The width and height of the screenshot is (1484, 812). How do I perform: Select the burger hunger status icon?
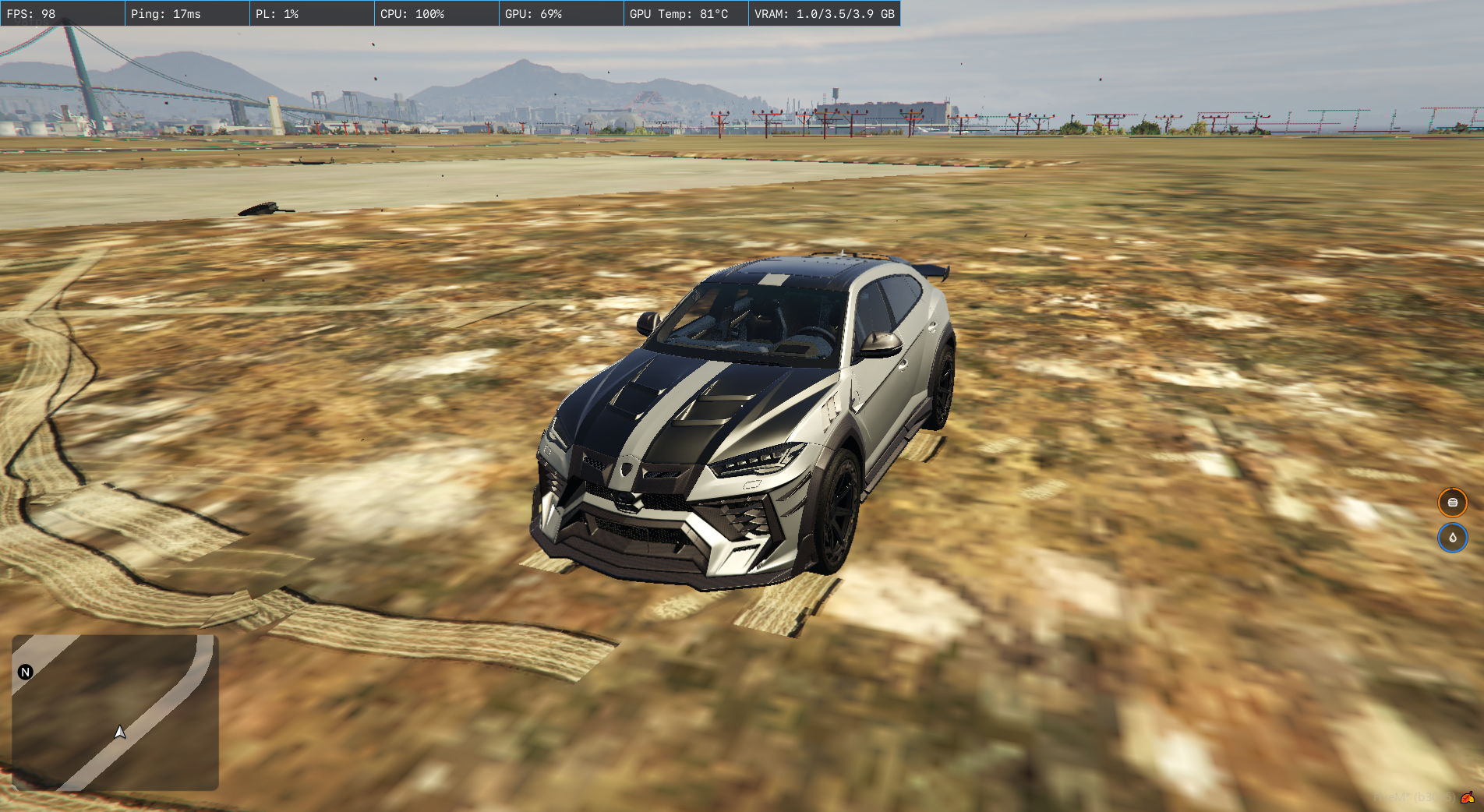[1452, 503]
